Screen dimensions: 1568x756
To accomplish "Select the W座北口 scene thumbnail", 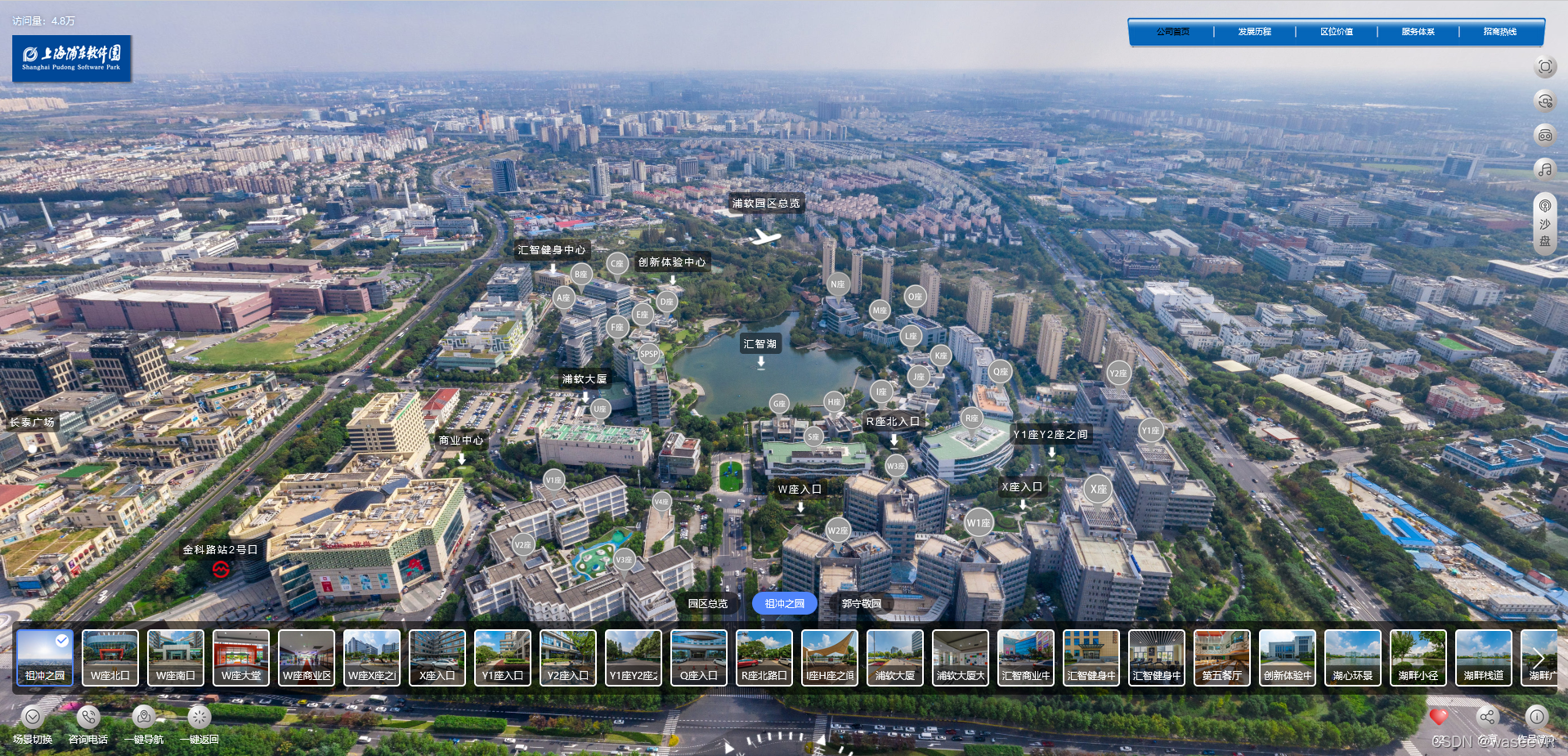I will click(110, 658).
